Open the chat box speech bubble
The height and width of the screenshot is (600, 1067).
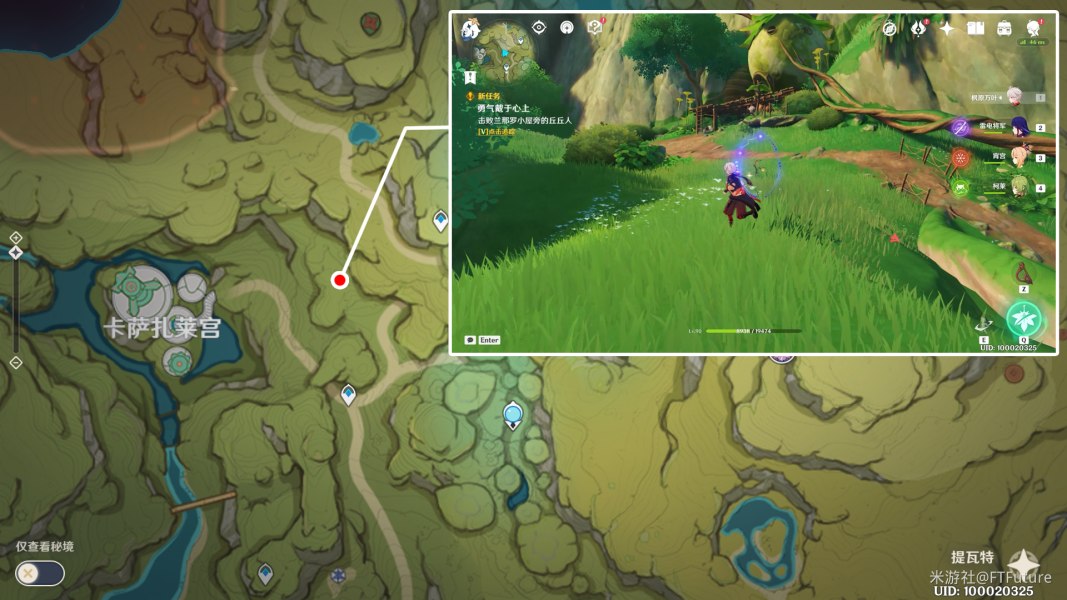pos(470,340)
